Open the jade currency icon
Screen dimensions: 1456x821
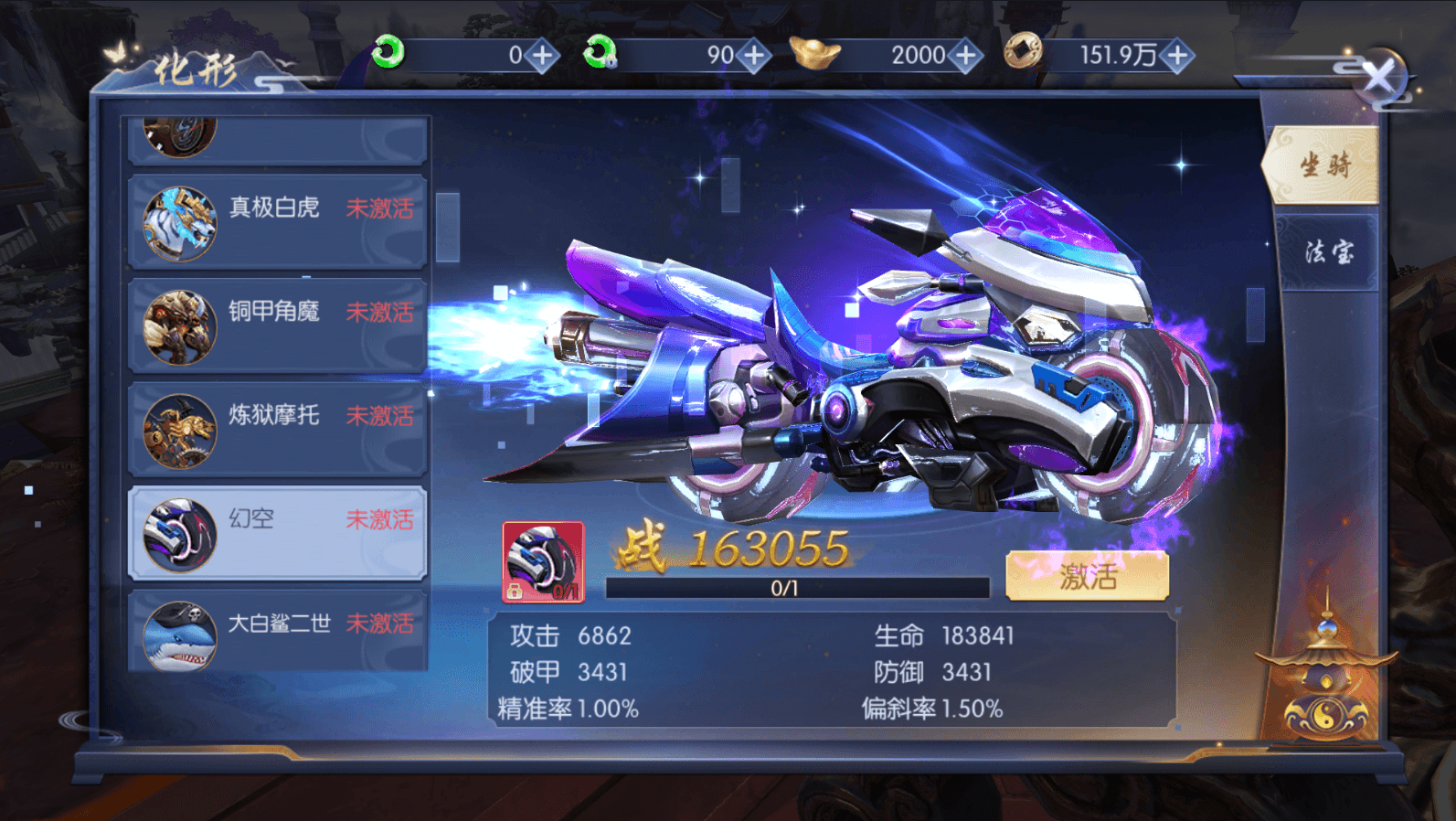tap(387, 55)
